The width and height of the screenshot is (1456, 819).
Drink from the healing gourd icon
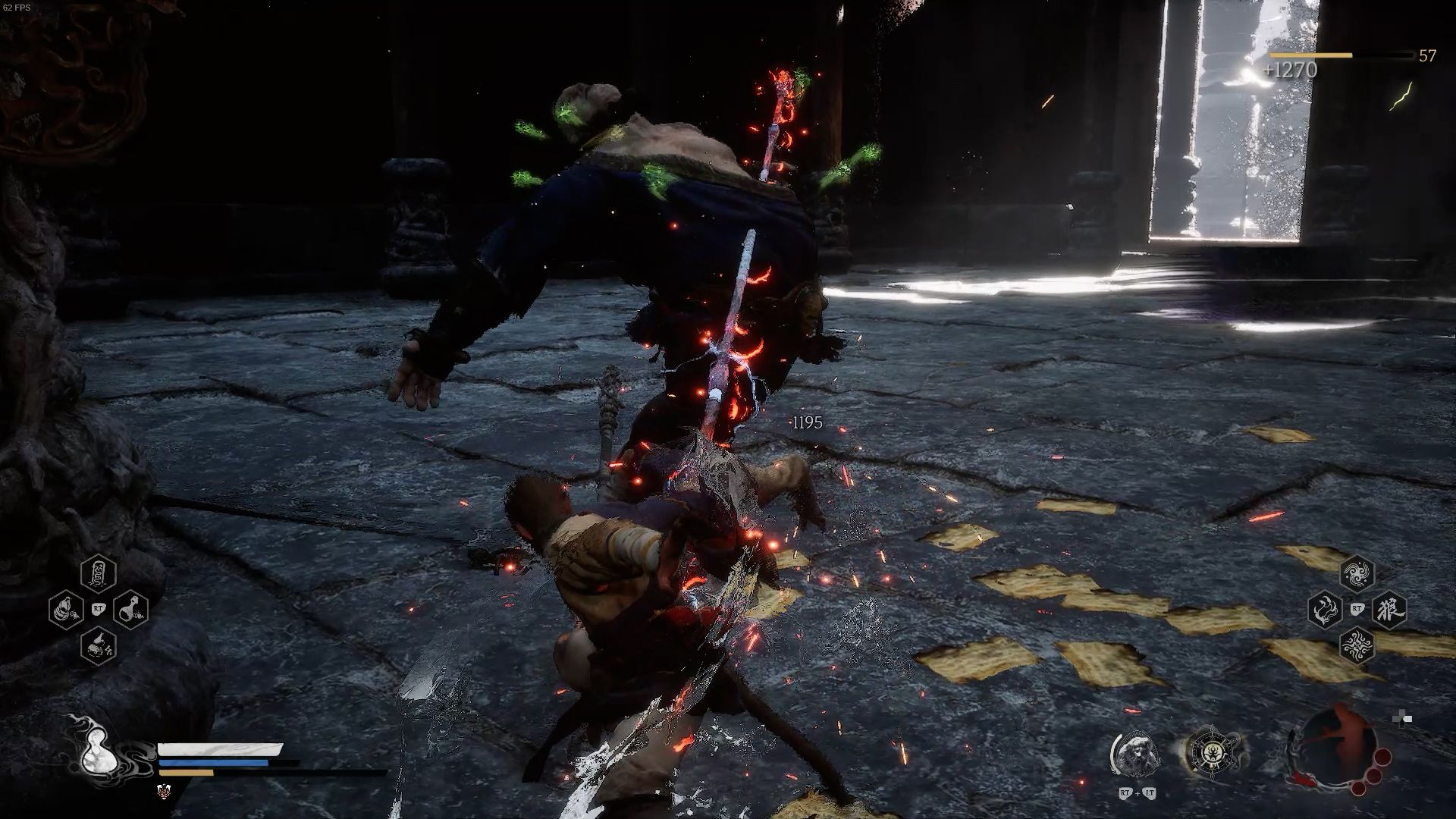pos(99,752)
